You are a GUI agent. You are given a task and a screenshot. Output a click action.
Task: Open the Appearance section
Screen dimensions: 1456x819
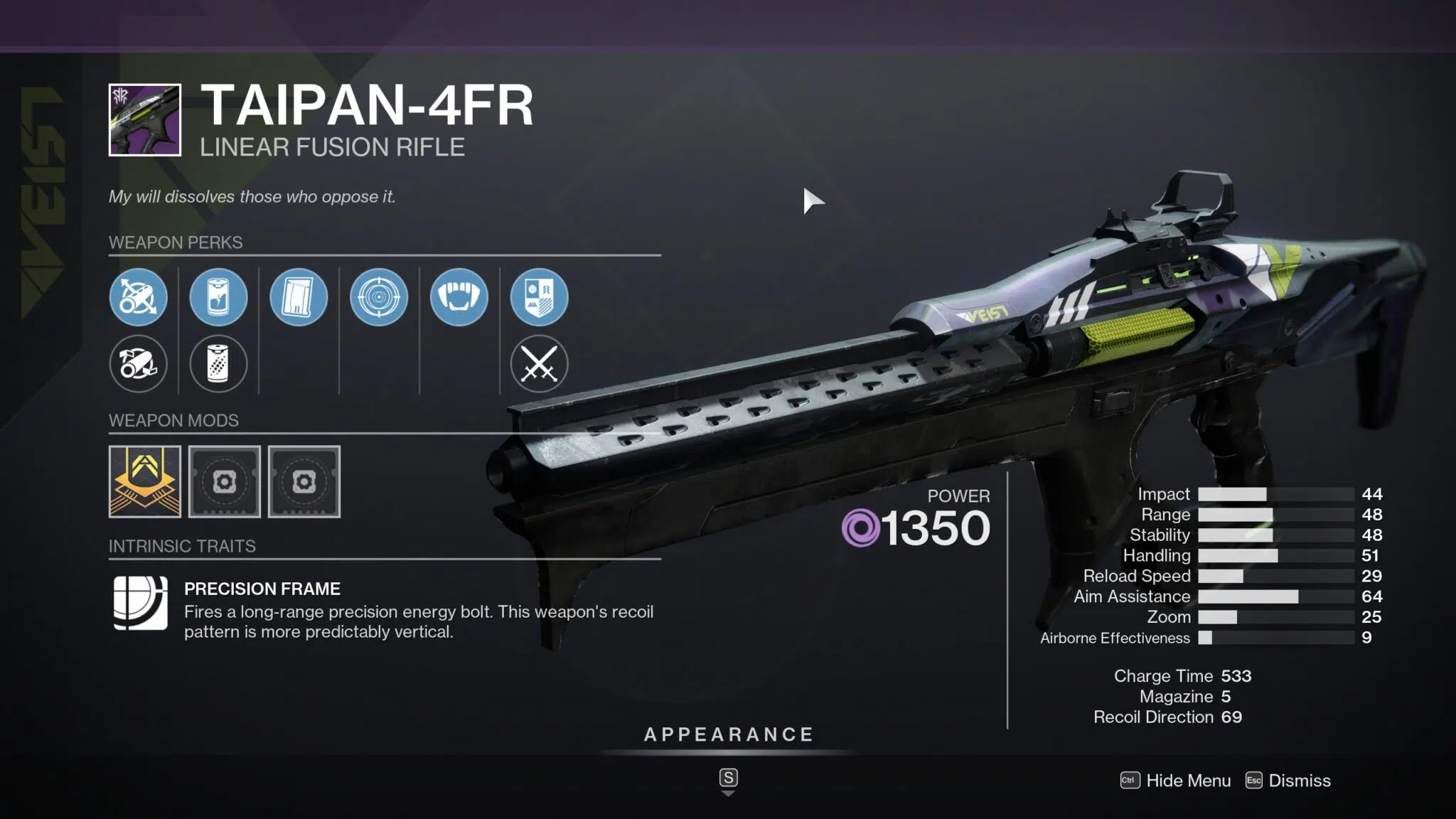(x=728, y=735)
